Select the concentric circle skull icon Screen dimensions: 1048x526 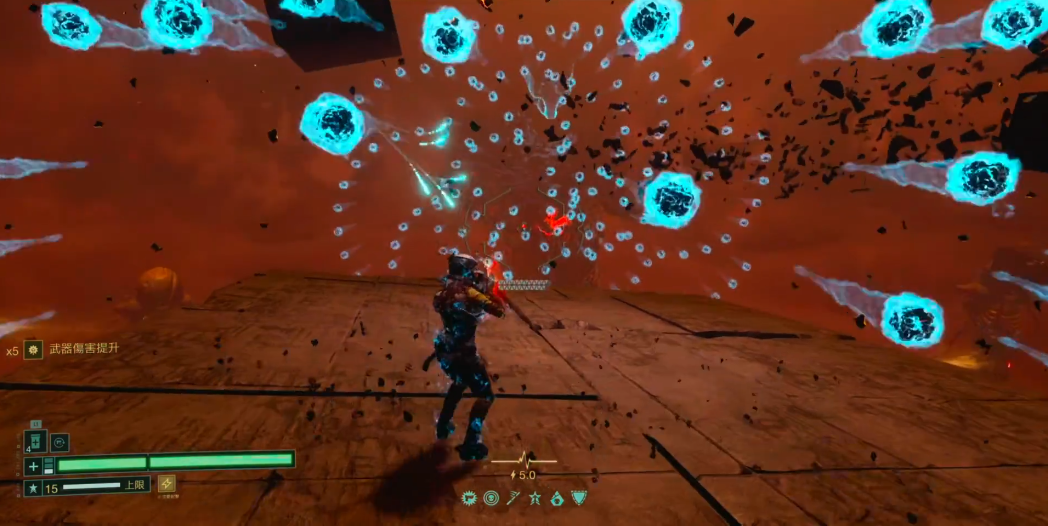[490, 498]
